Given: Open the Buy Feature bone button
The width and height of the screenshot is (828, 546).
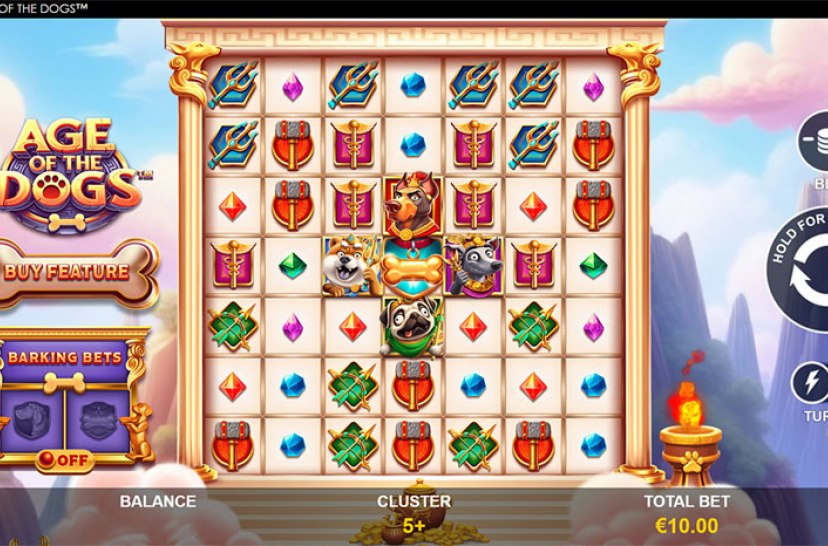Looking at the screenshot, I should tap(79, 271).
